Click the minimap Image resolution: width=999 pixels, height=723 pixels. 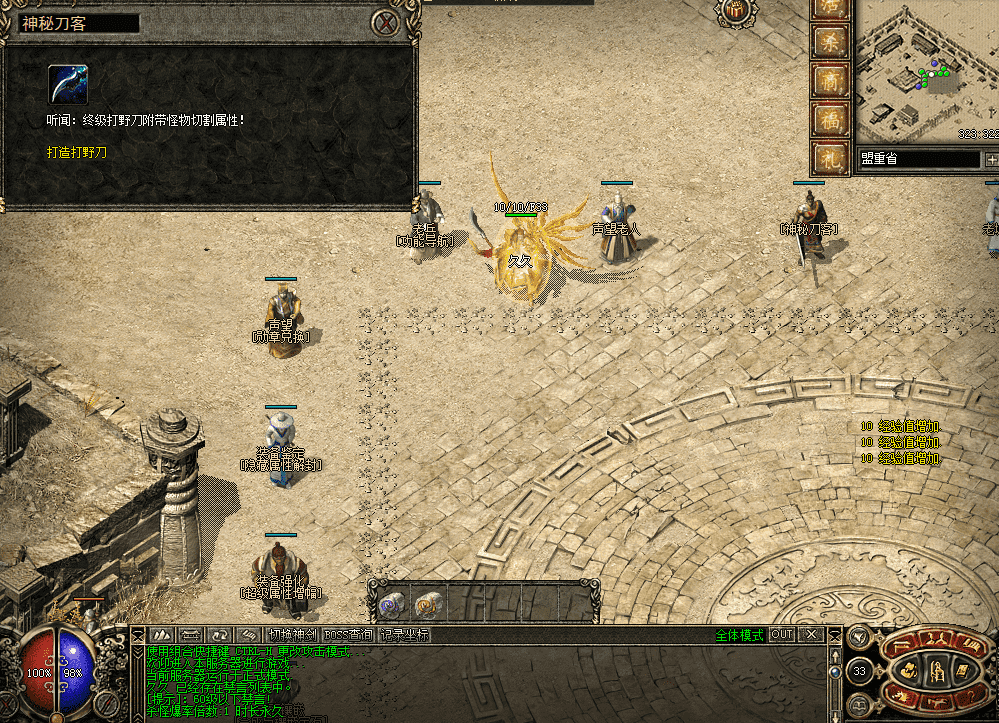click(x=926, y=72)
